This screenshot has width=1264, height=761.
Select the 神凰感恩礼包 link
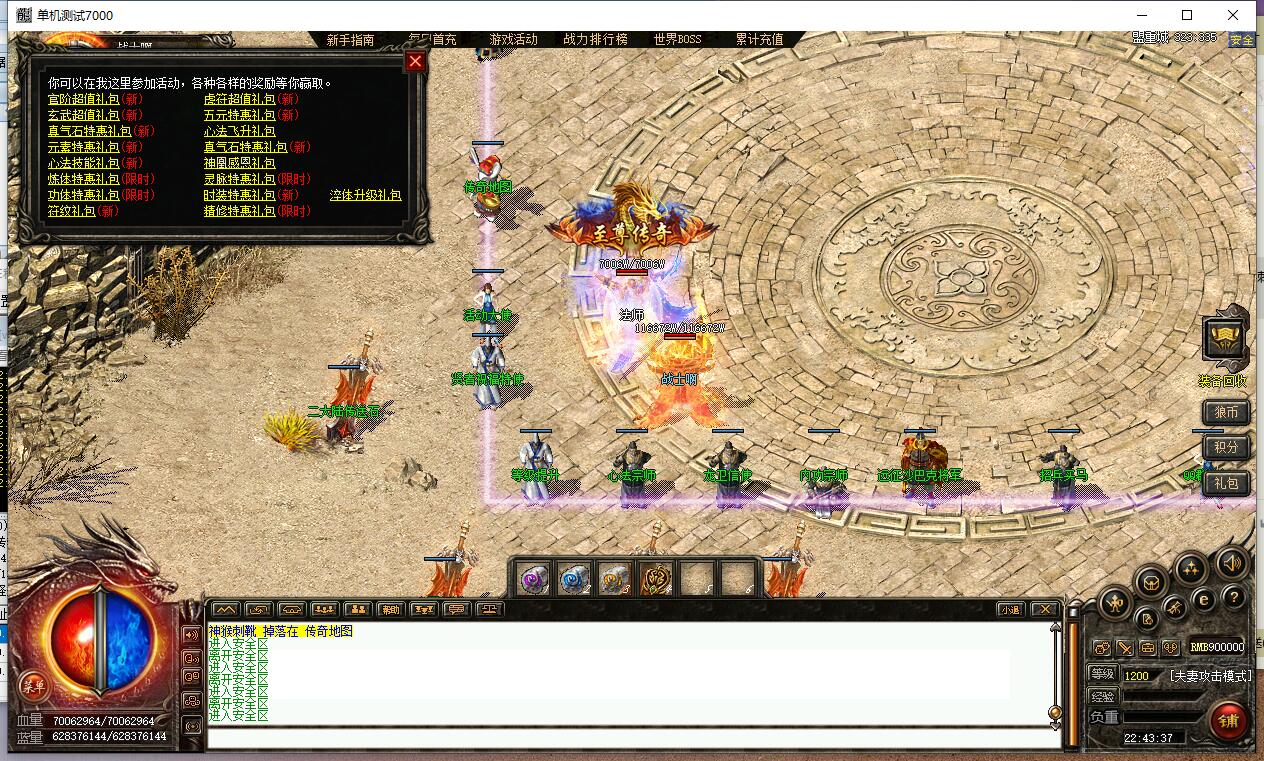click(x=239, y=163)
